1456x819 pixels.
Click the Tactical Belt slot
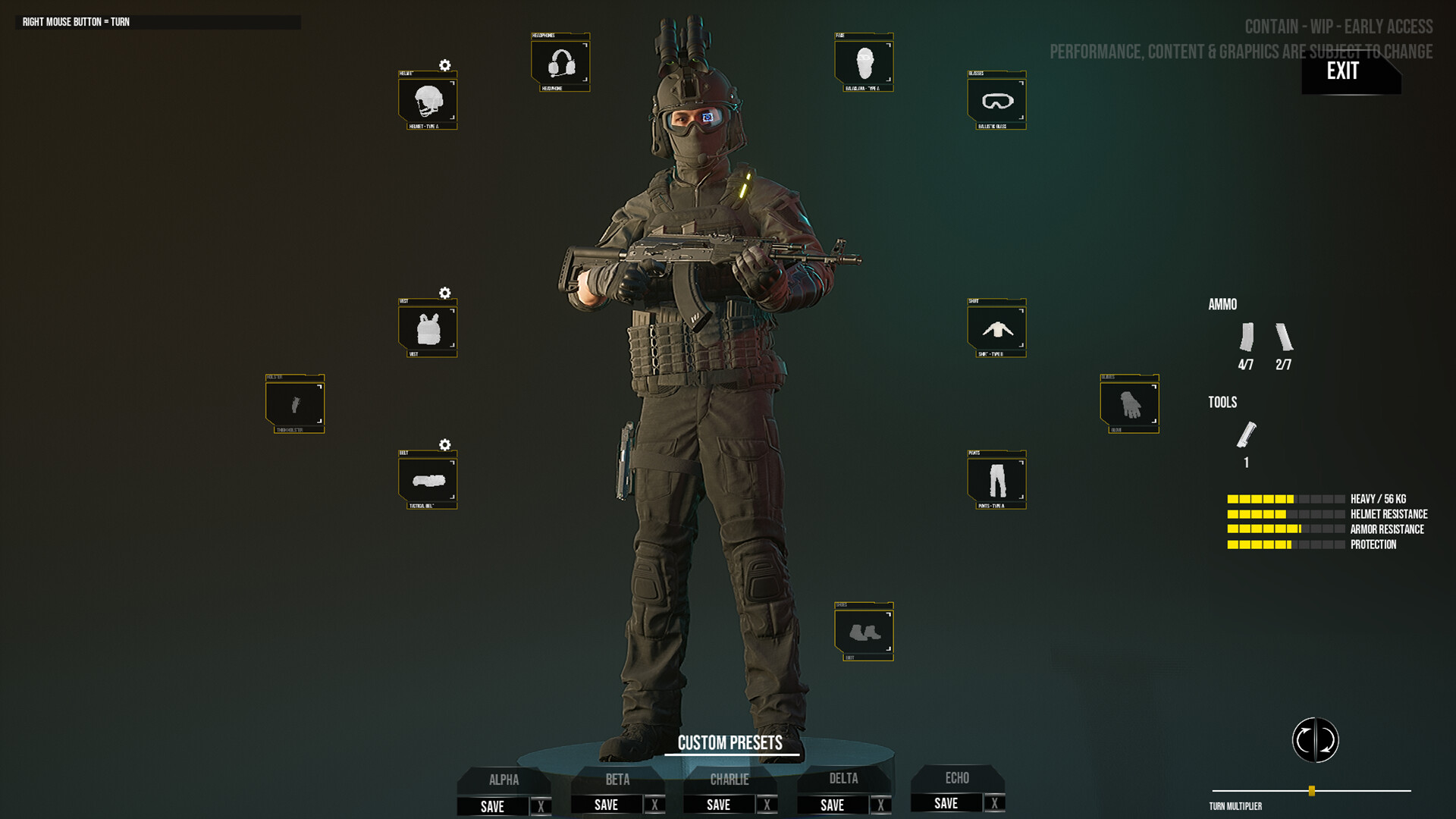[427, 480]
